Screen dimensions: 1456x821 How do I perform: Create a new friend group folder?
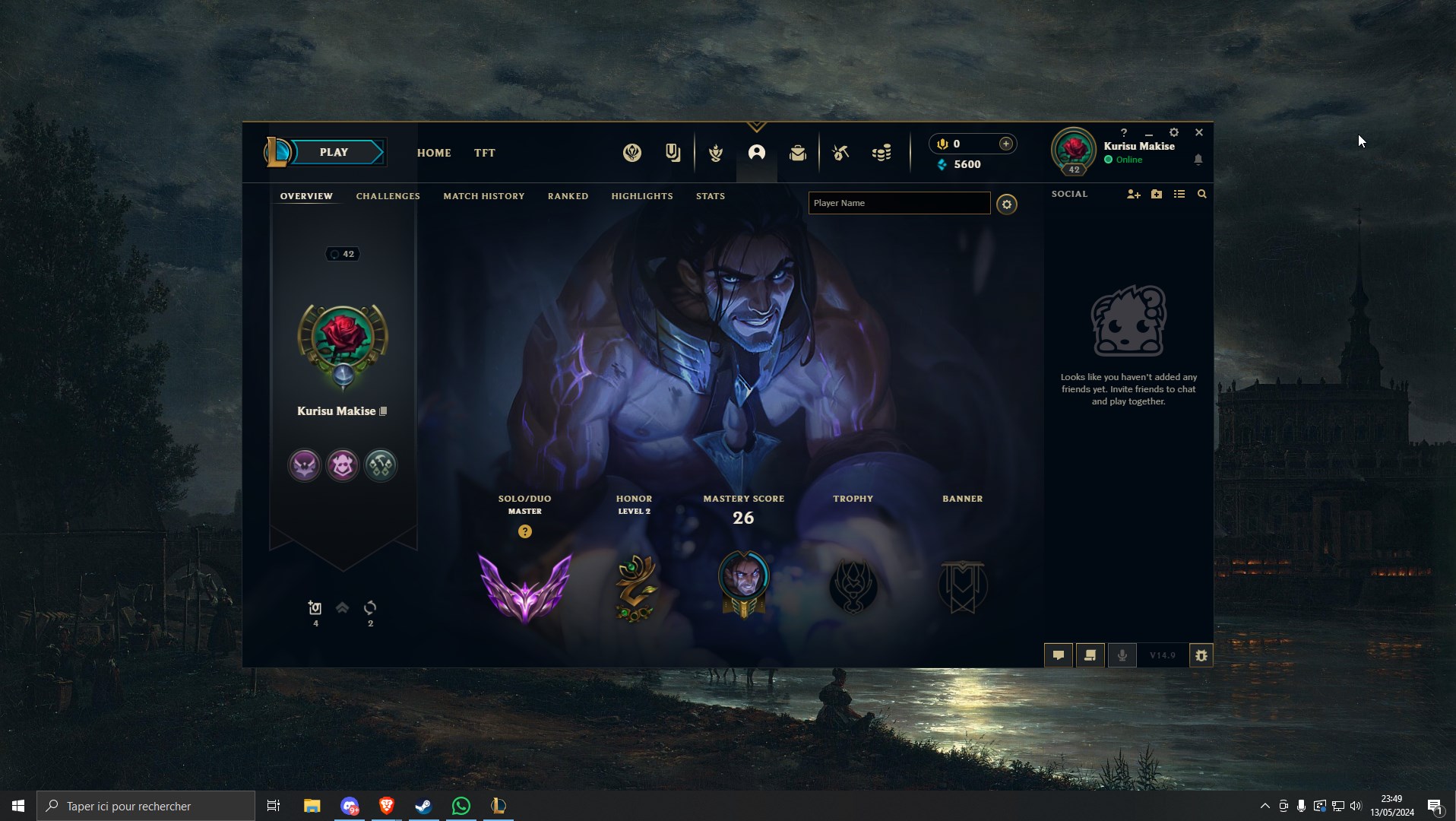(1157, 194)
